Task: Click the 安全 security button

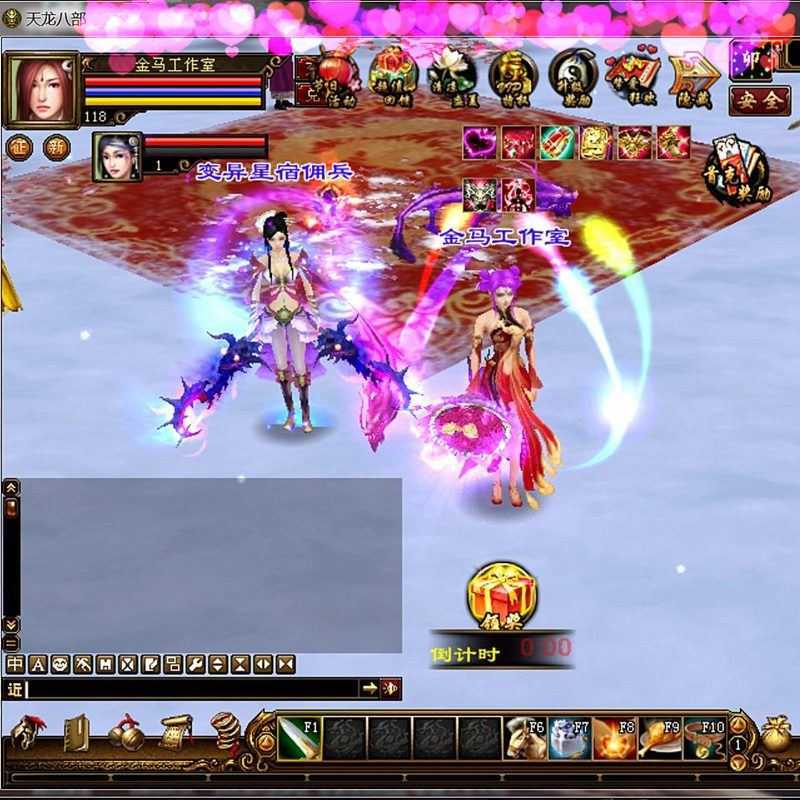Action: pos(760,100)
